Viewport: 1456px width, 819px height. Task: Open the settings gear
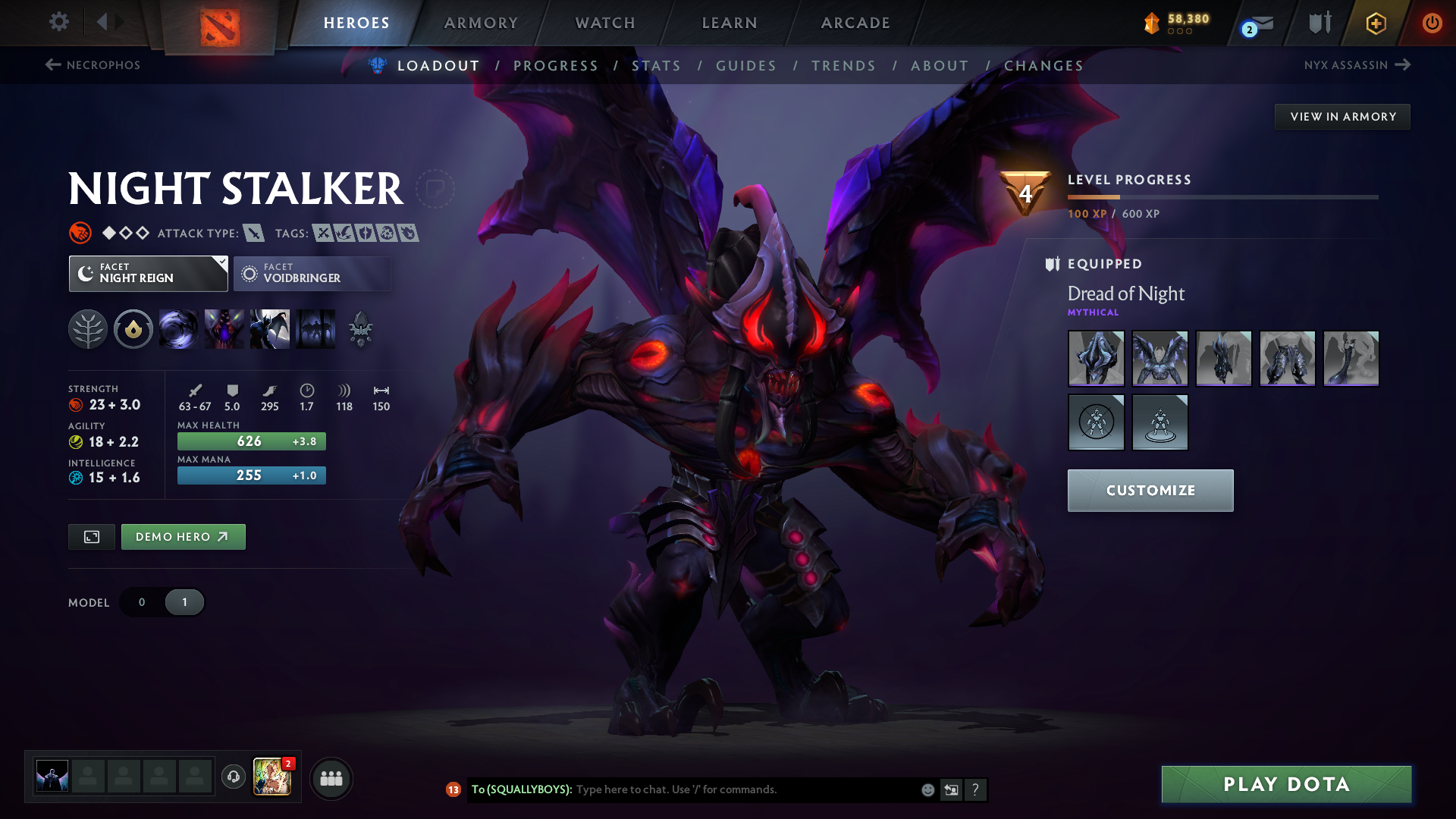pyautogui.click(x=59, y=22)
